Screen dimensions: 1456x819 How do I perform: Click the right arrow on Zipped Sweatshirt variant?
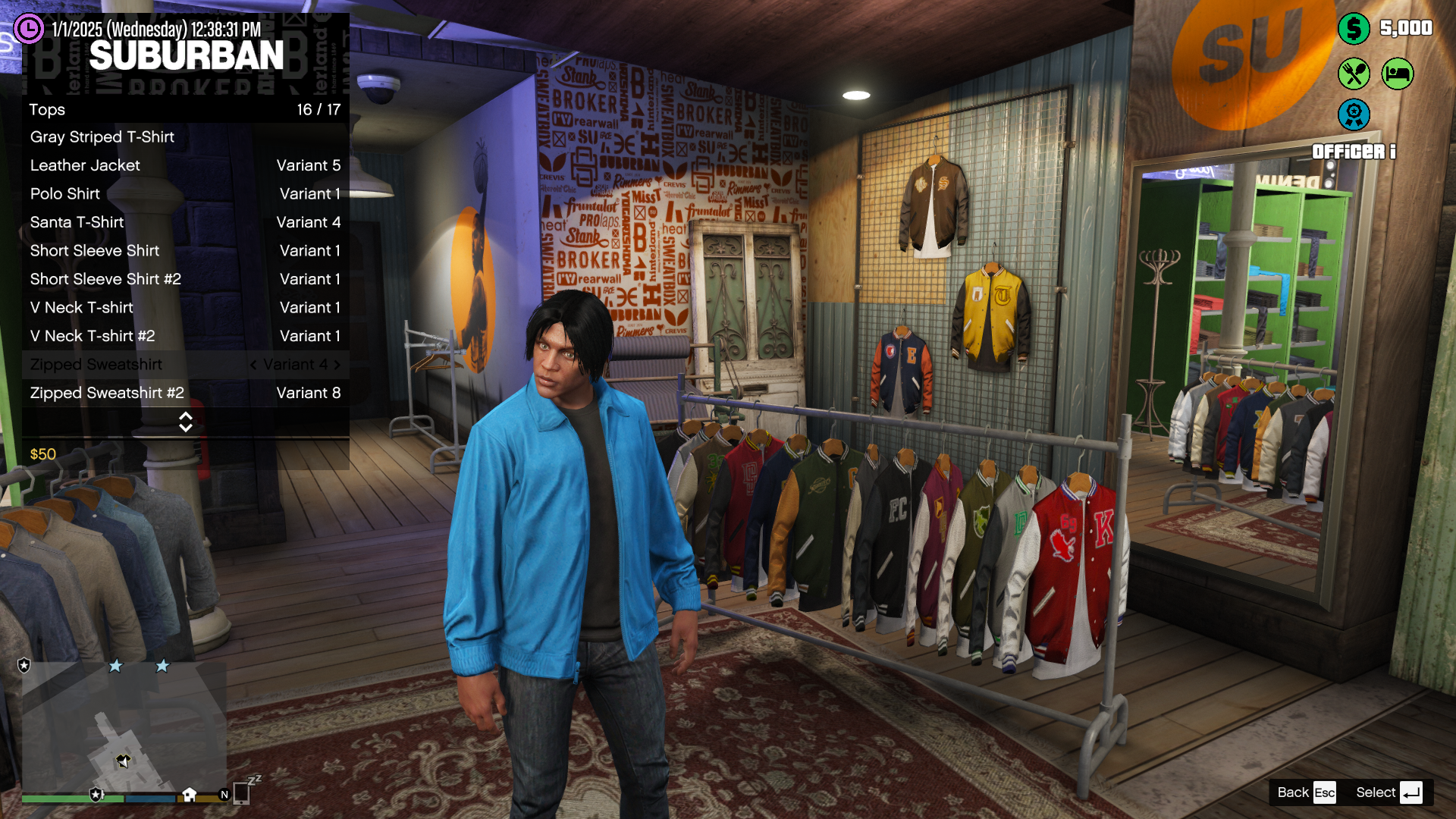point(337,365)
